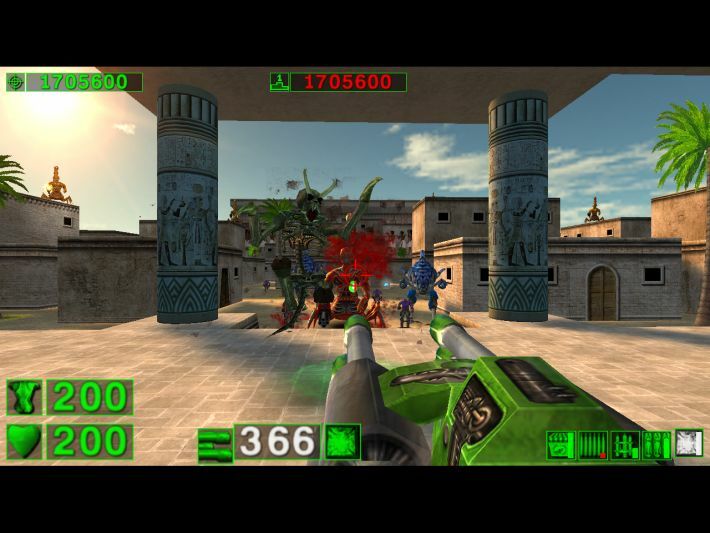
Task: Select the bullets ammo icon with red bar
Action: 593,444
